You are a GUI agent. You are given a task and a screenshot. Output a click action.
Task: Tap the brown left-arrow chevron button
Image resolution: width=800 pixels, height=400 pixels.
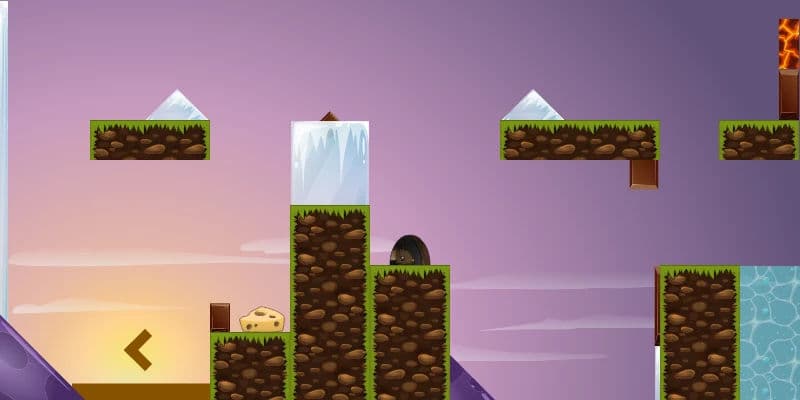[x=138, y=349]
